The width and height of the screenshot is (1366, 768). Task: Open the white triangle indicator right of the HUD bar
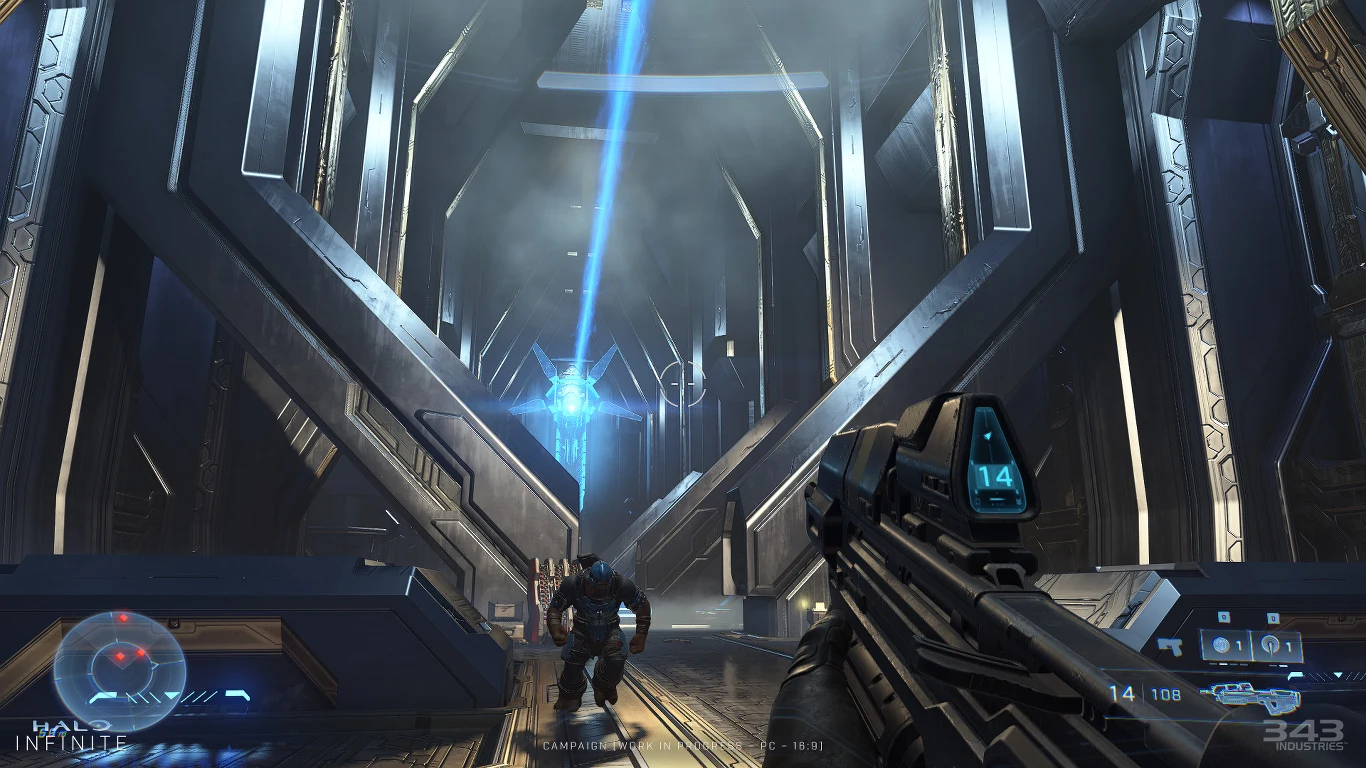pyautogui.click(x=1337, y=676)
